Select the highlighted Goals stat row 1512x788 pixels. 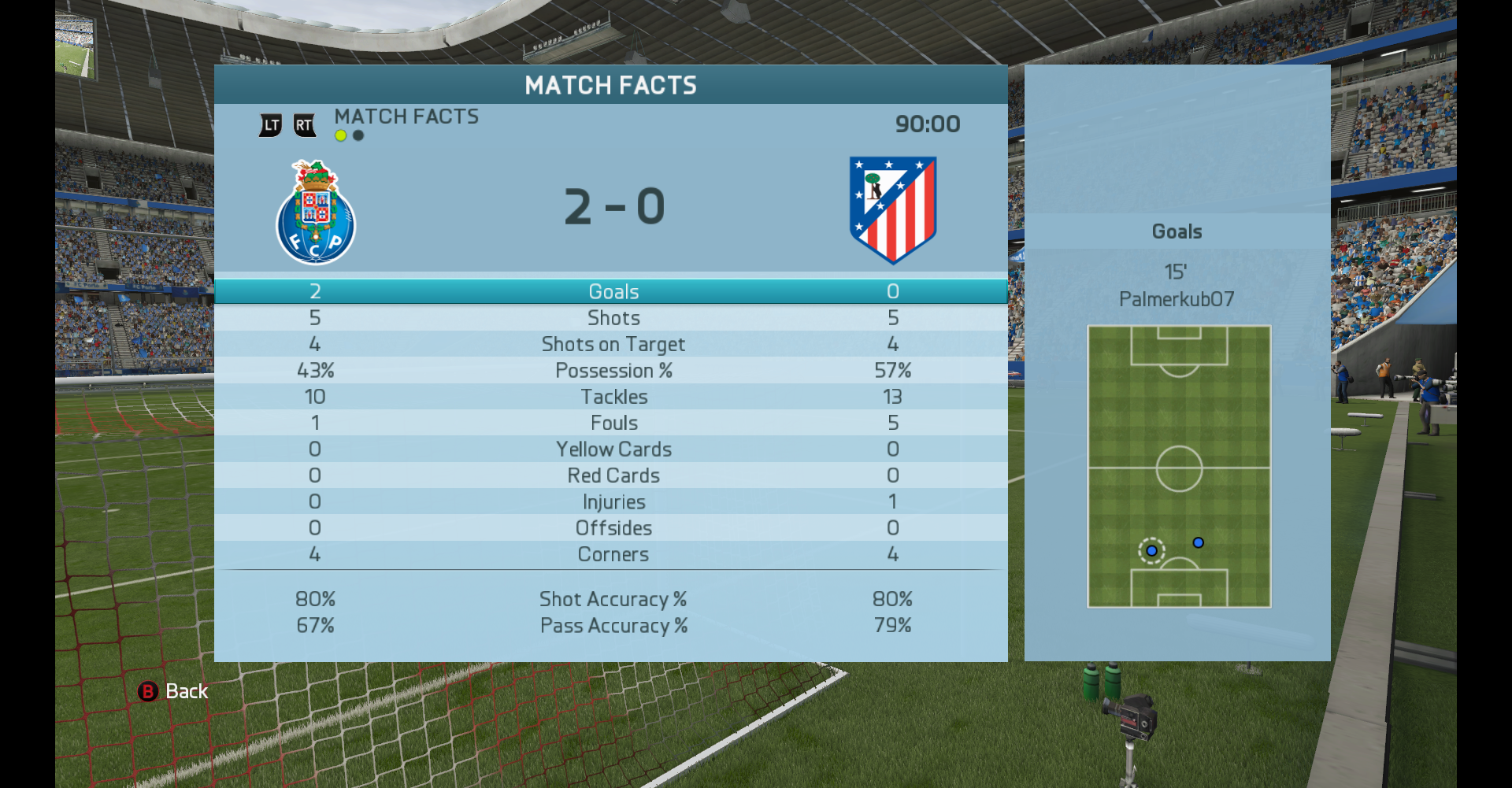tap(612, 291)
